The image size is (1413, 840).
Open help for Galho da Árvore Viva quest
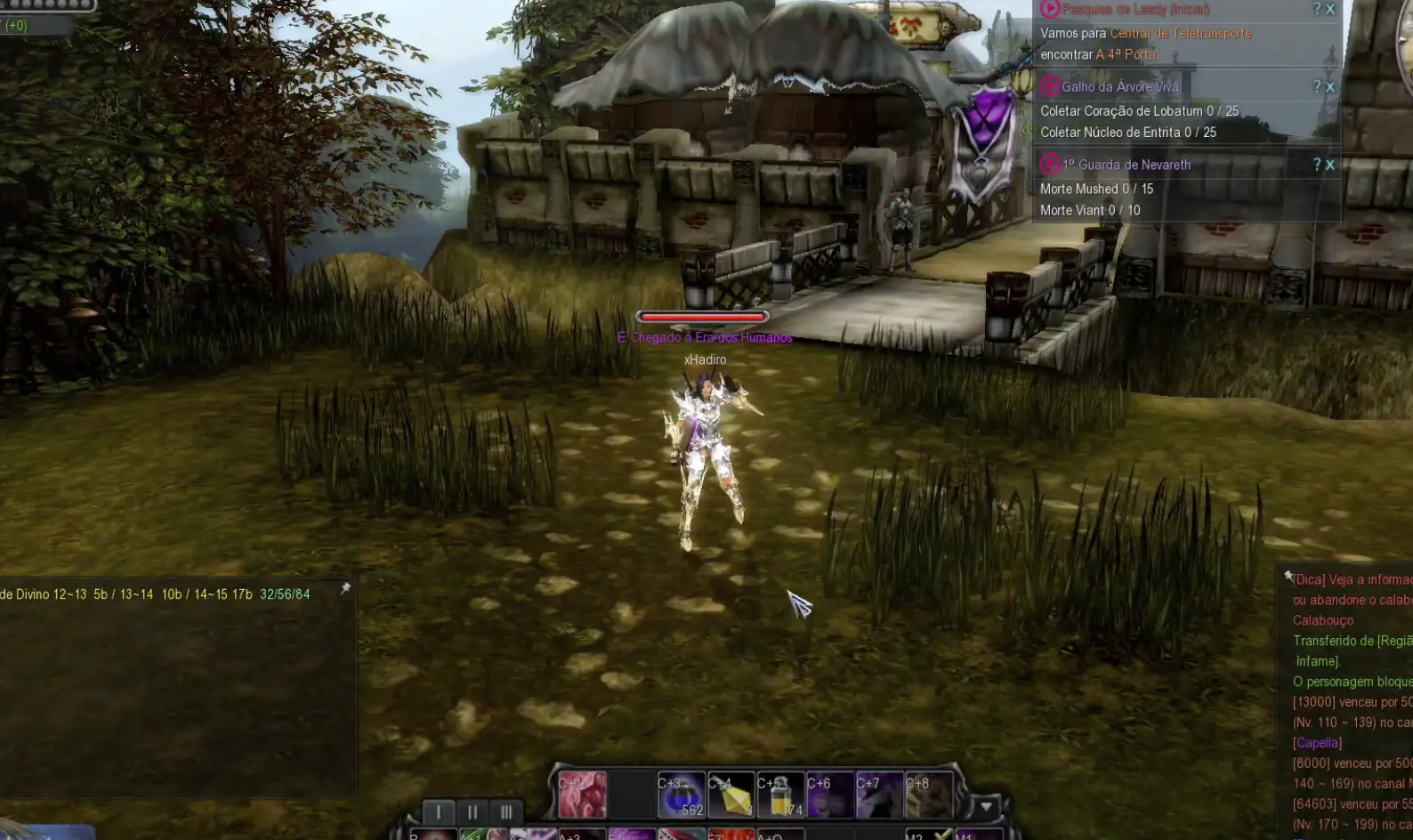(1318, 85)
